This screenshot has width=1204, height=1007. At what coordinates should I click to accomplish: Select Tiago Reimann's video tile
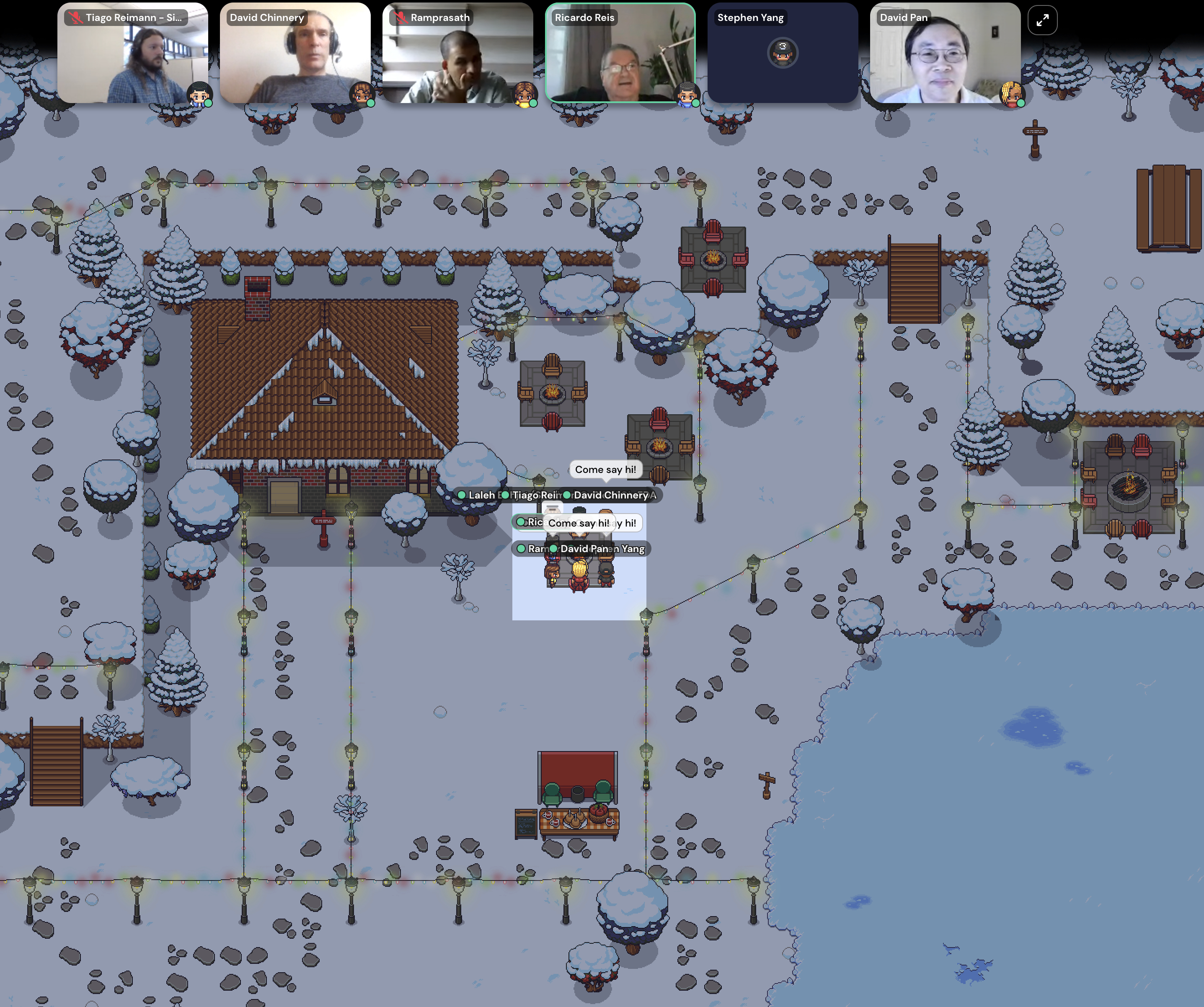coord(132,53)
